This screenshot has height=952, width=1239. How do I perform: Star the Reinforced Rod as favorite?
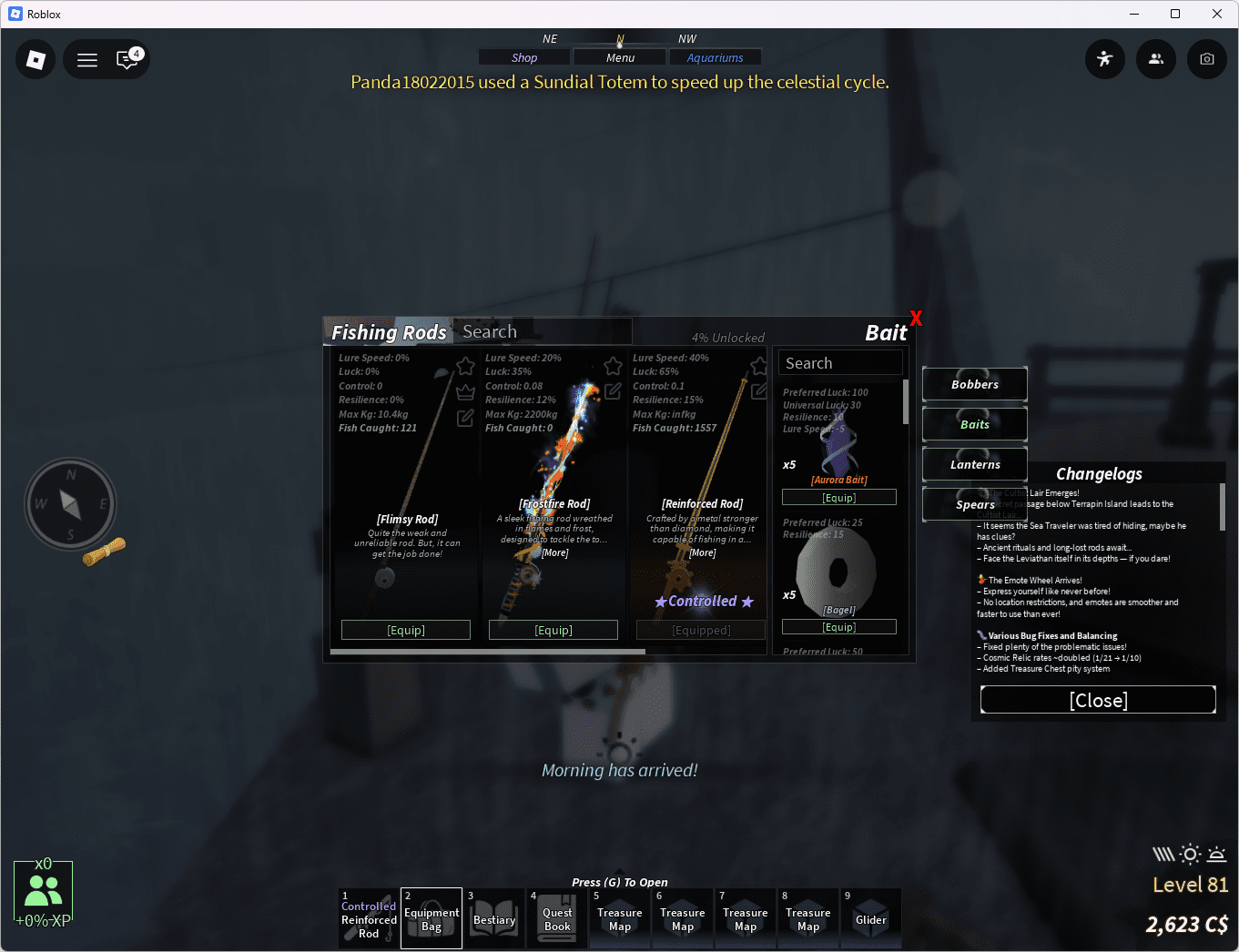[x=759, y=365]
